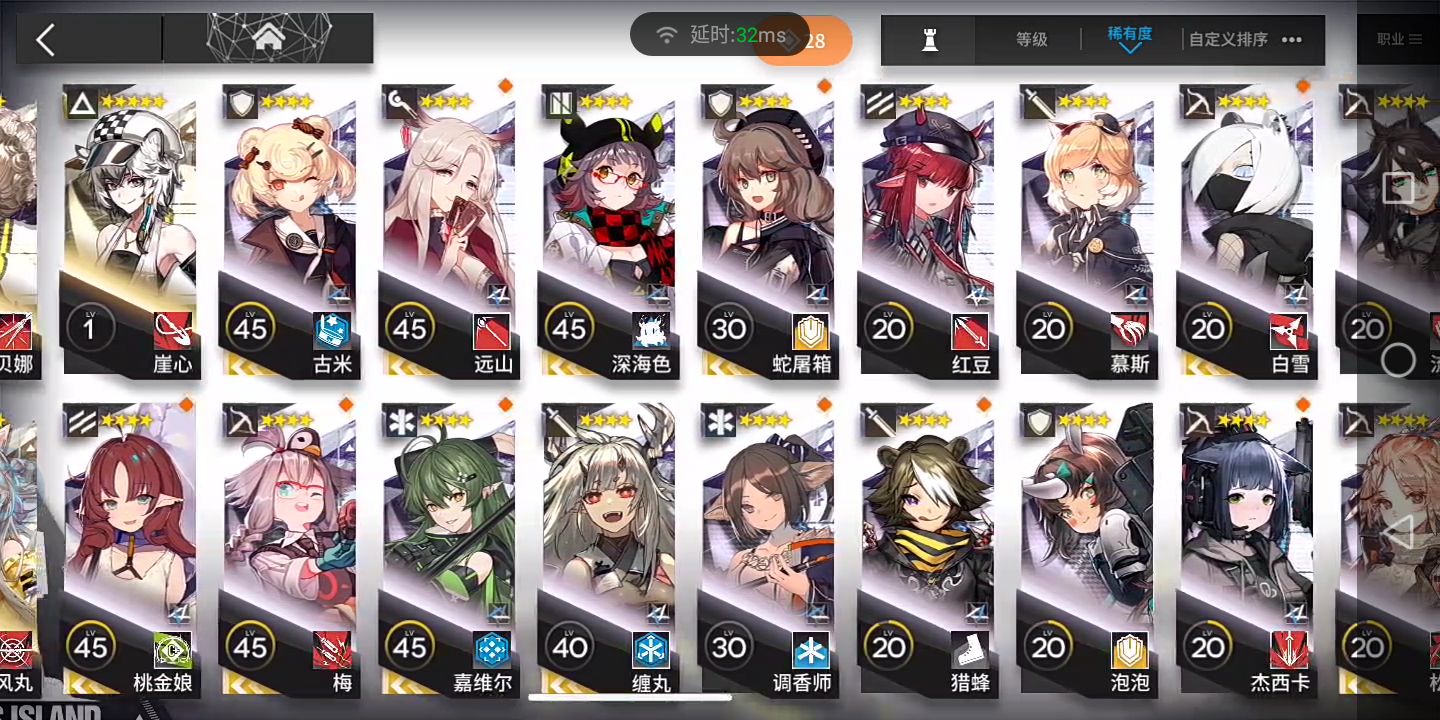Image resolution: width=1440 pixels, height=720 pixels.
Task: Click the snowflake skill badge on 缠丸's card
Action: coord(651,651)
